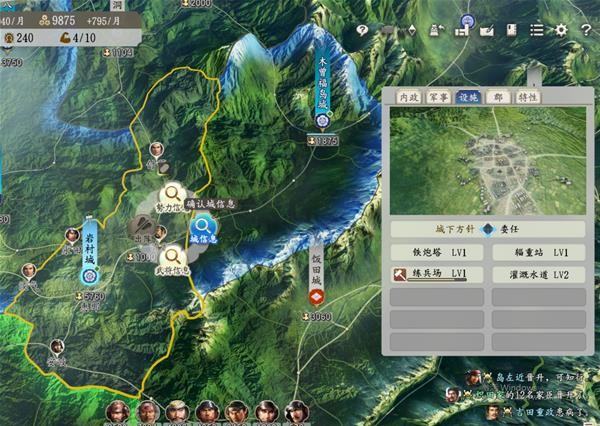The width and height of the screenshot is (600, 426).
Task: Open the list menu icon
Action: (x=536, y=30)
